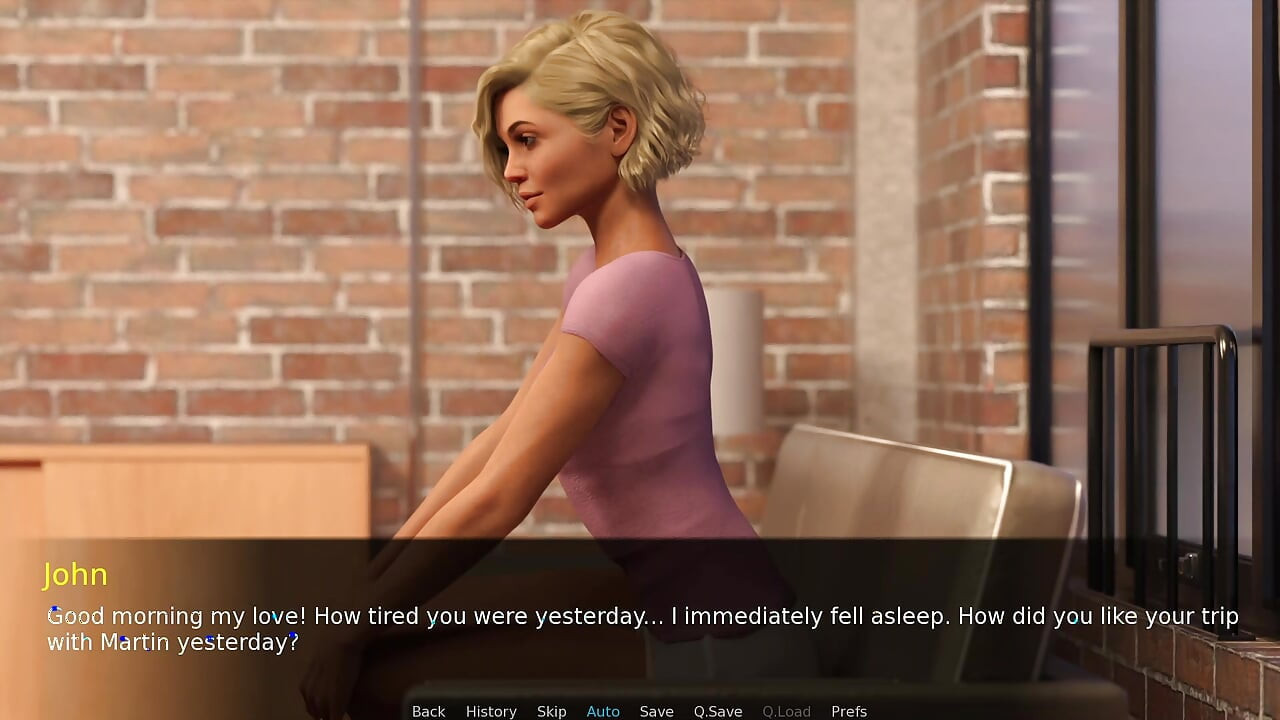Viewport: 1280px width, 720px height.
Task: Click the quick menu bar
Action: [x=640, y=711]
